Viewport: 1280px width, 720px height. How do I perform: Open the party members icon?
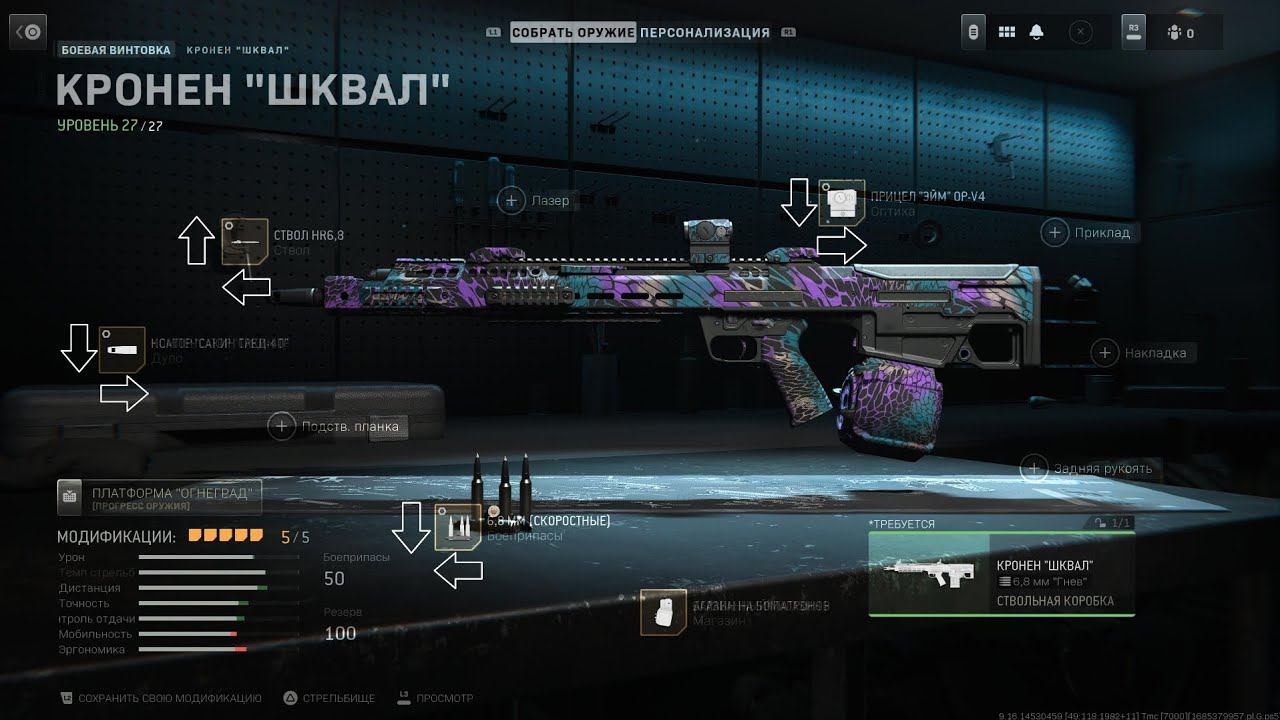(x=1180, y=33)
